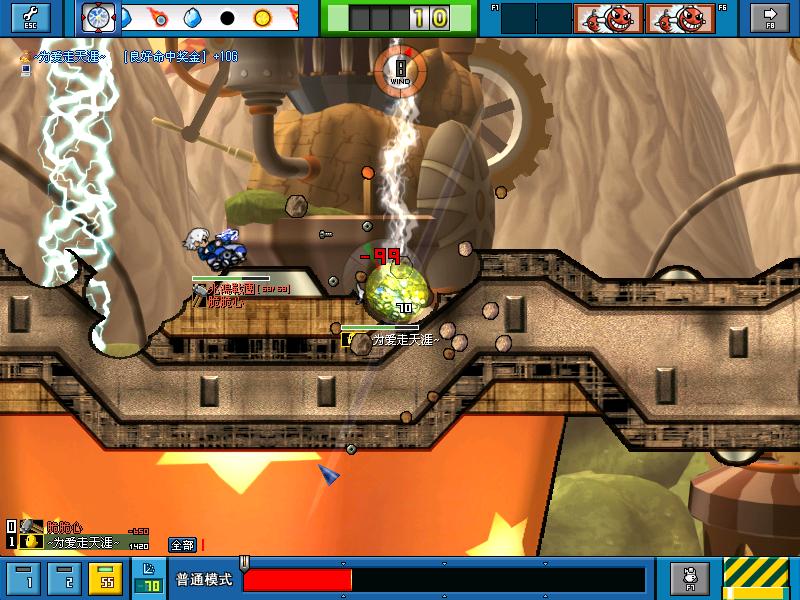Screen dimensions: 800x600
Task: Click the round compass icon in turn bar
Action: 99,18
